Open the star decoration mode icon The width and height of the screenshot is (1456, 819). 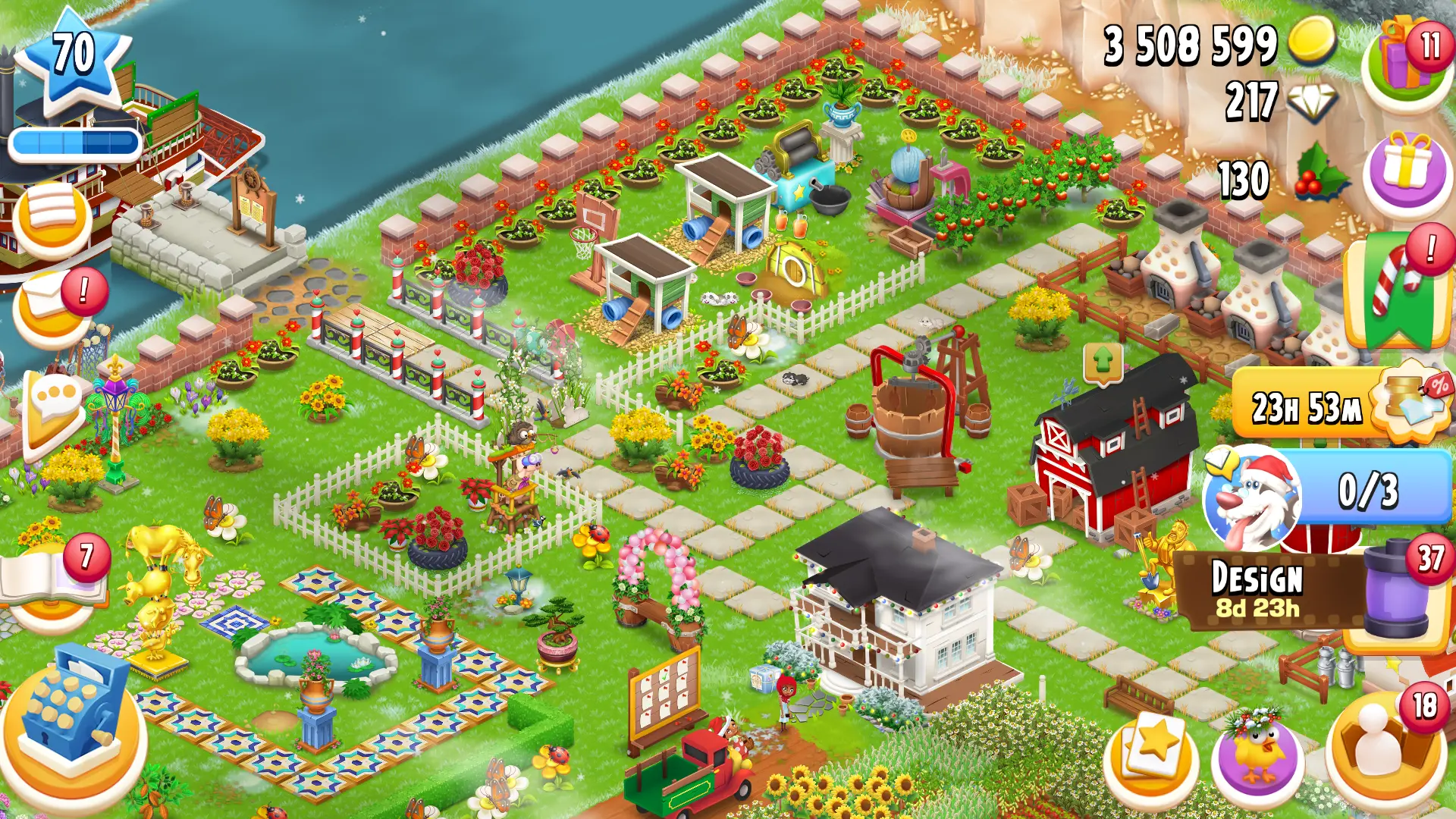click(1153, 755)
